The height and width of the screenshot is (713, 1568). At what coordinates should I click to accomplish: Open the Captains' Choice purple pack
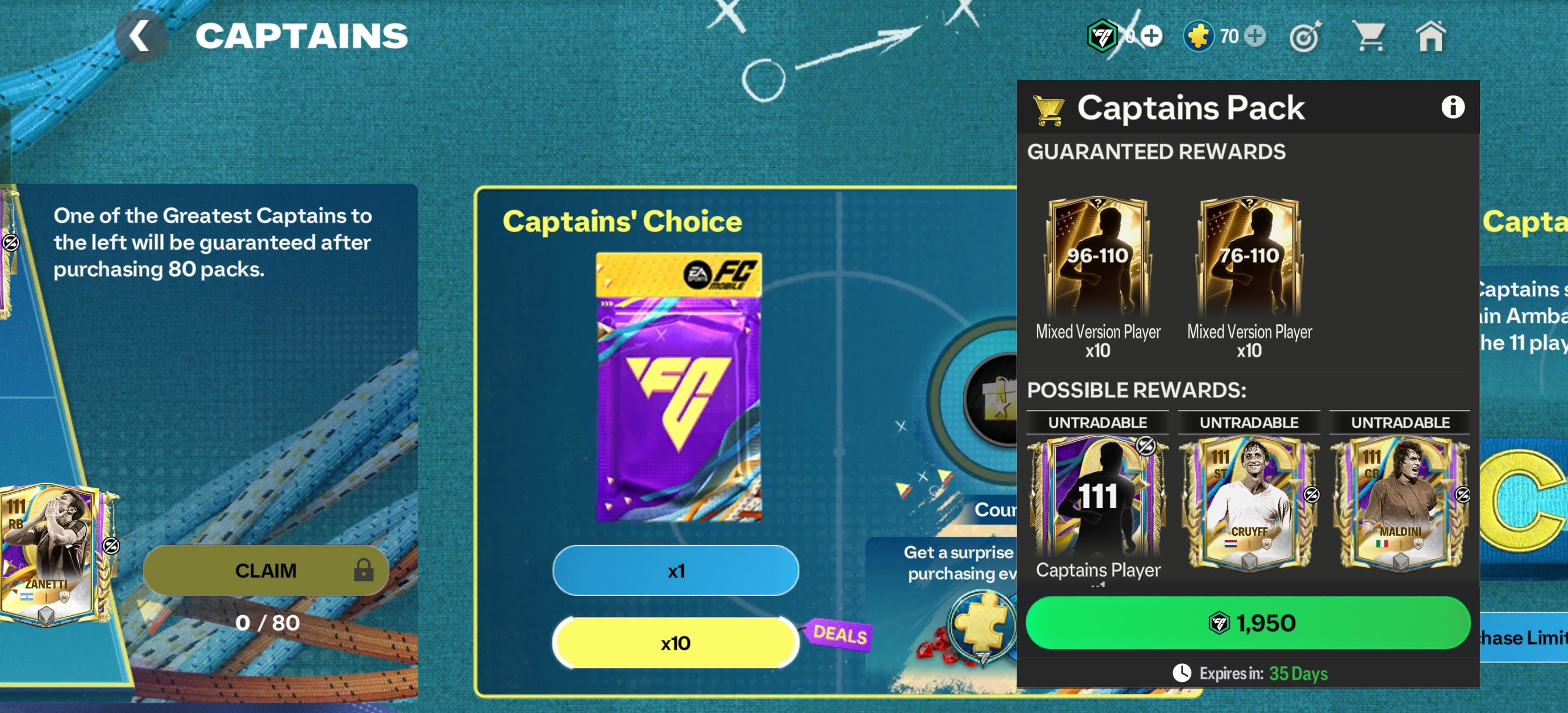[678, 387]
